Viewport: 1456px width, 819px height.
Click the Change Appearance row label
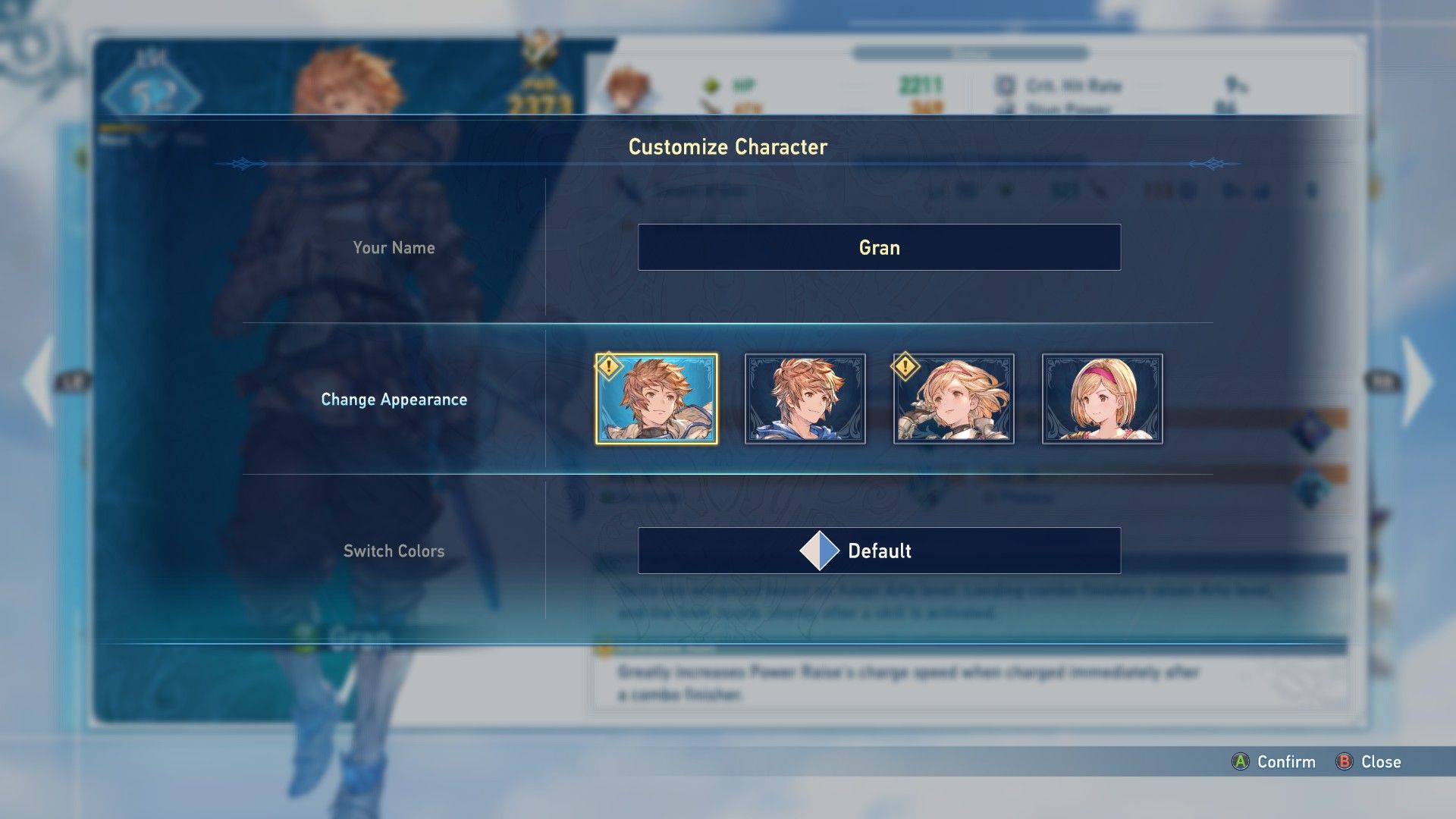[x=394, y=400]
